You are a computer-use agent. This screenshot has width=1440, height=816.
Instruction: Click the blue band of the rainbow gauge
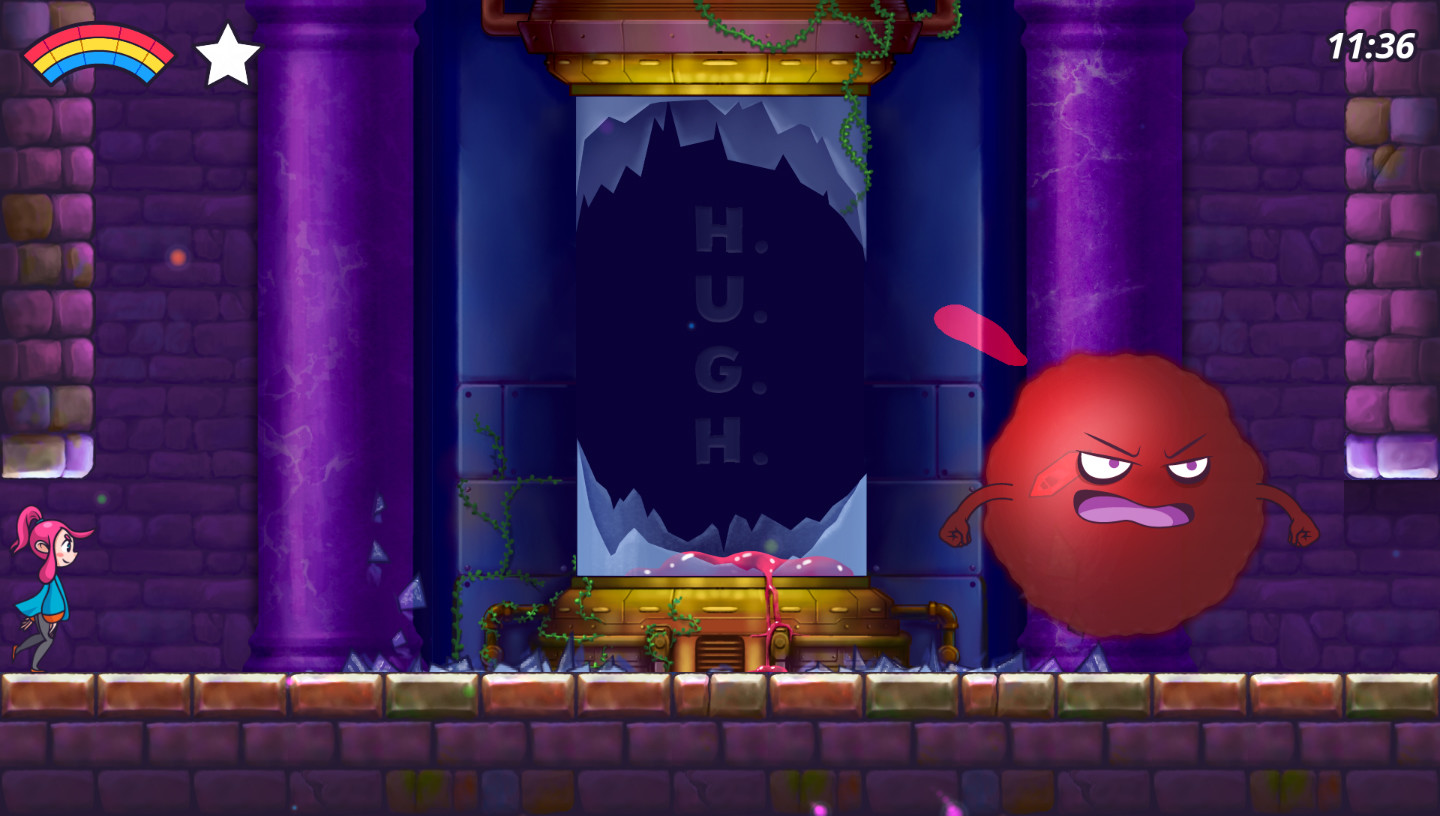pyautogui.click(x=97, y=60)
